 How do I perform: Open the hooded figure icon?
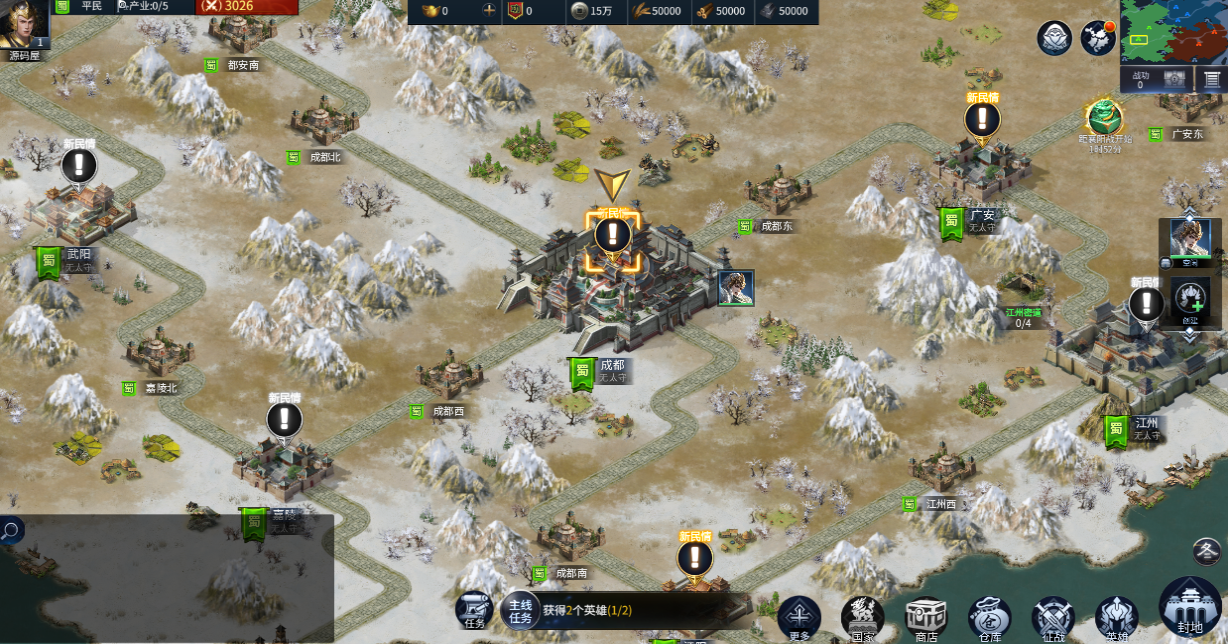coord(1054,38)
